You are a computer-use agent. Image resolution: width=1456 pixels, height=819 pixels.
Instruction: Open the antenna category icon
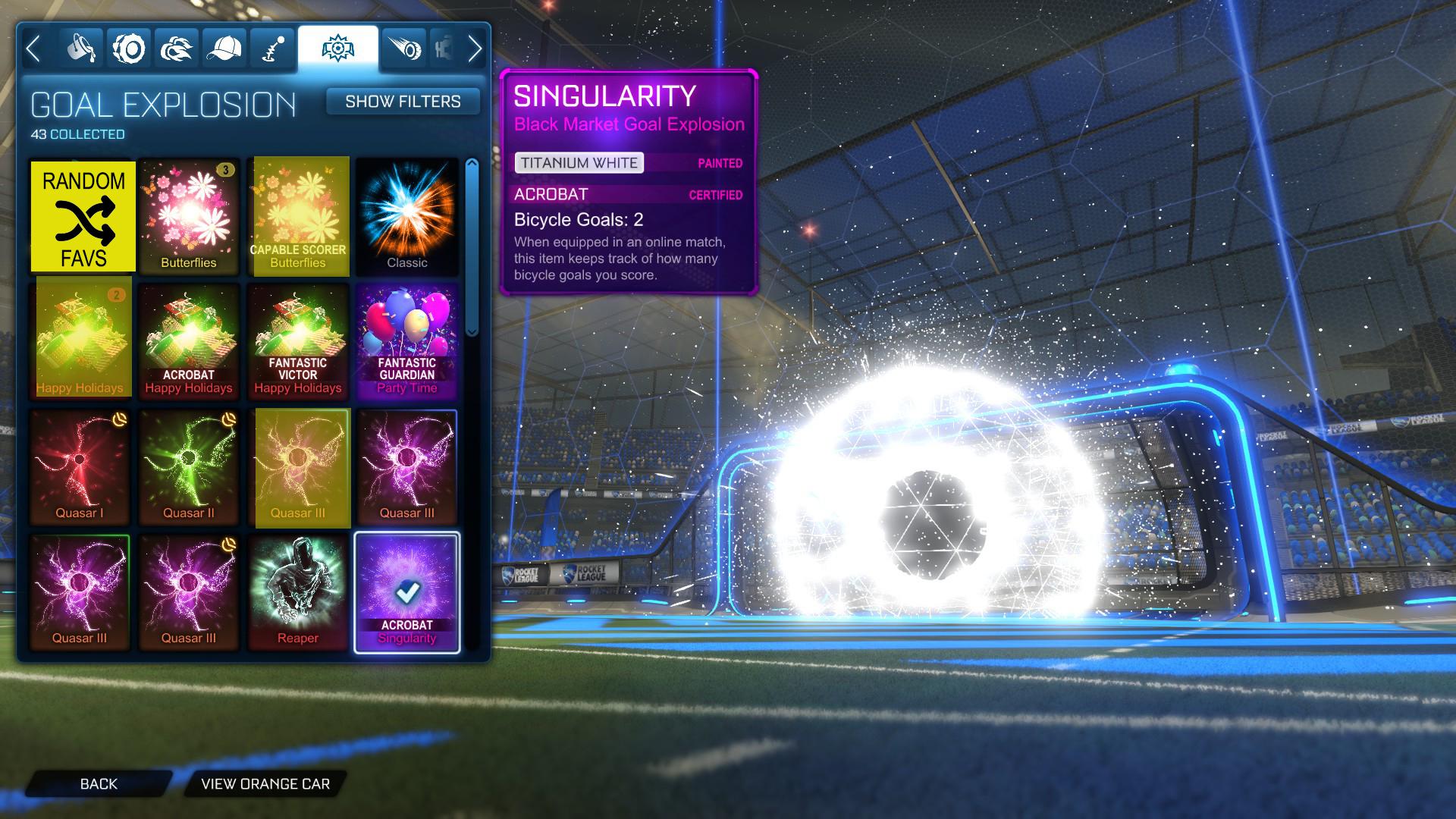271,48
